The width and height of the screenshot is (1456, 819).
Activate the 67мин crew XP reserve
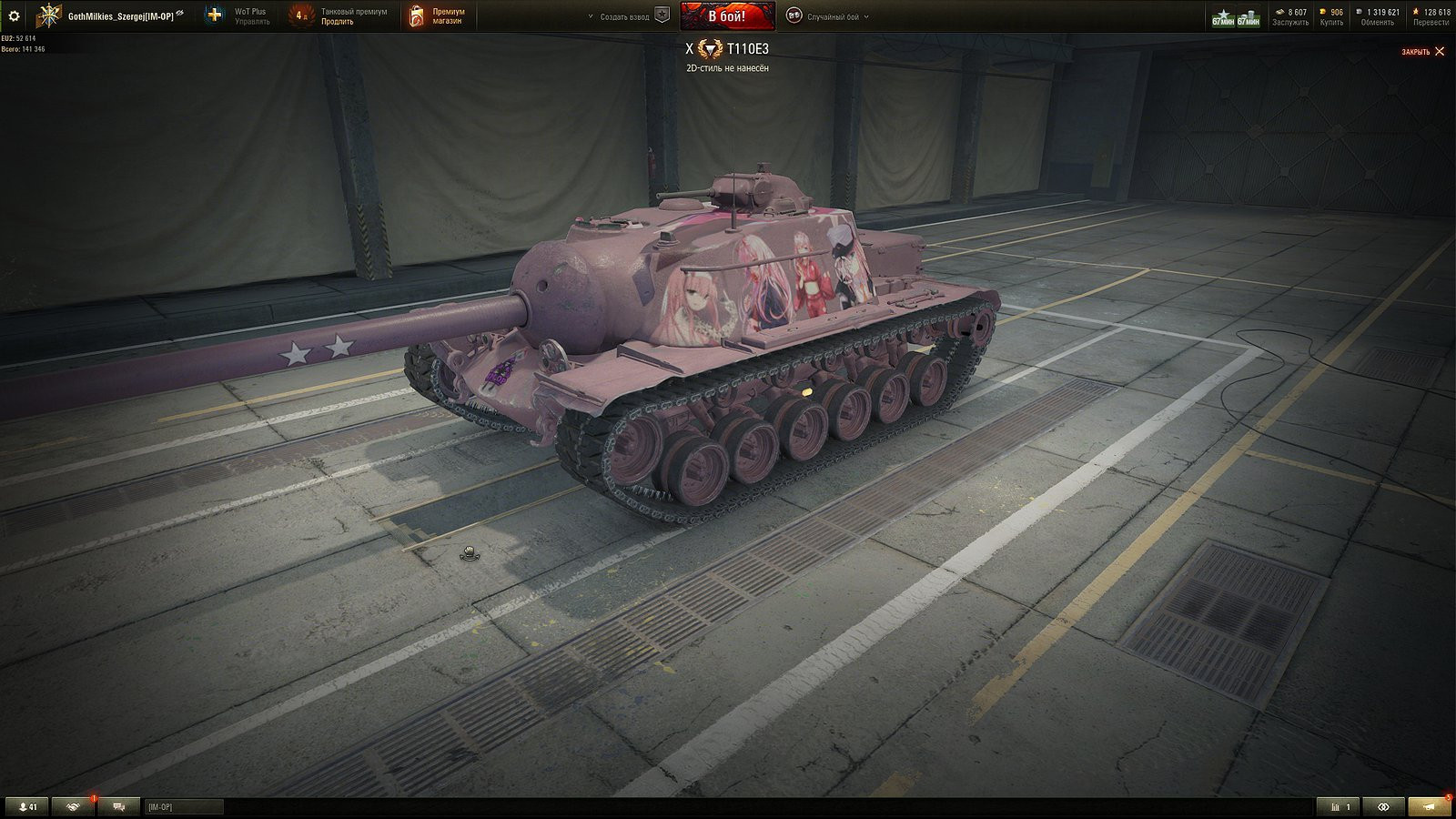(1223, 17)
